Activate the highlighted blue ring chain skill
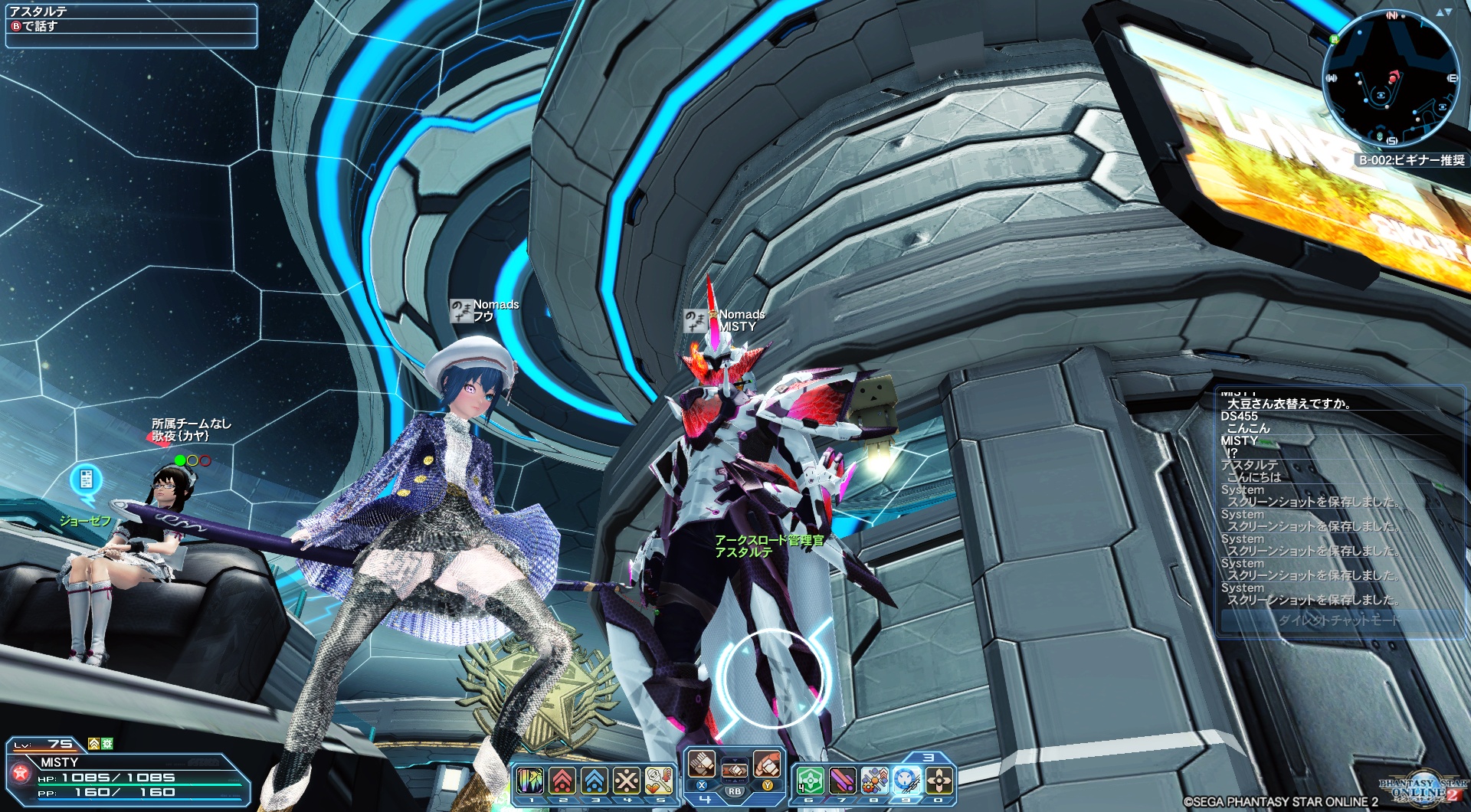 (x=907, y=781)
